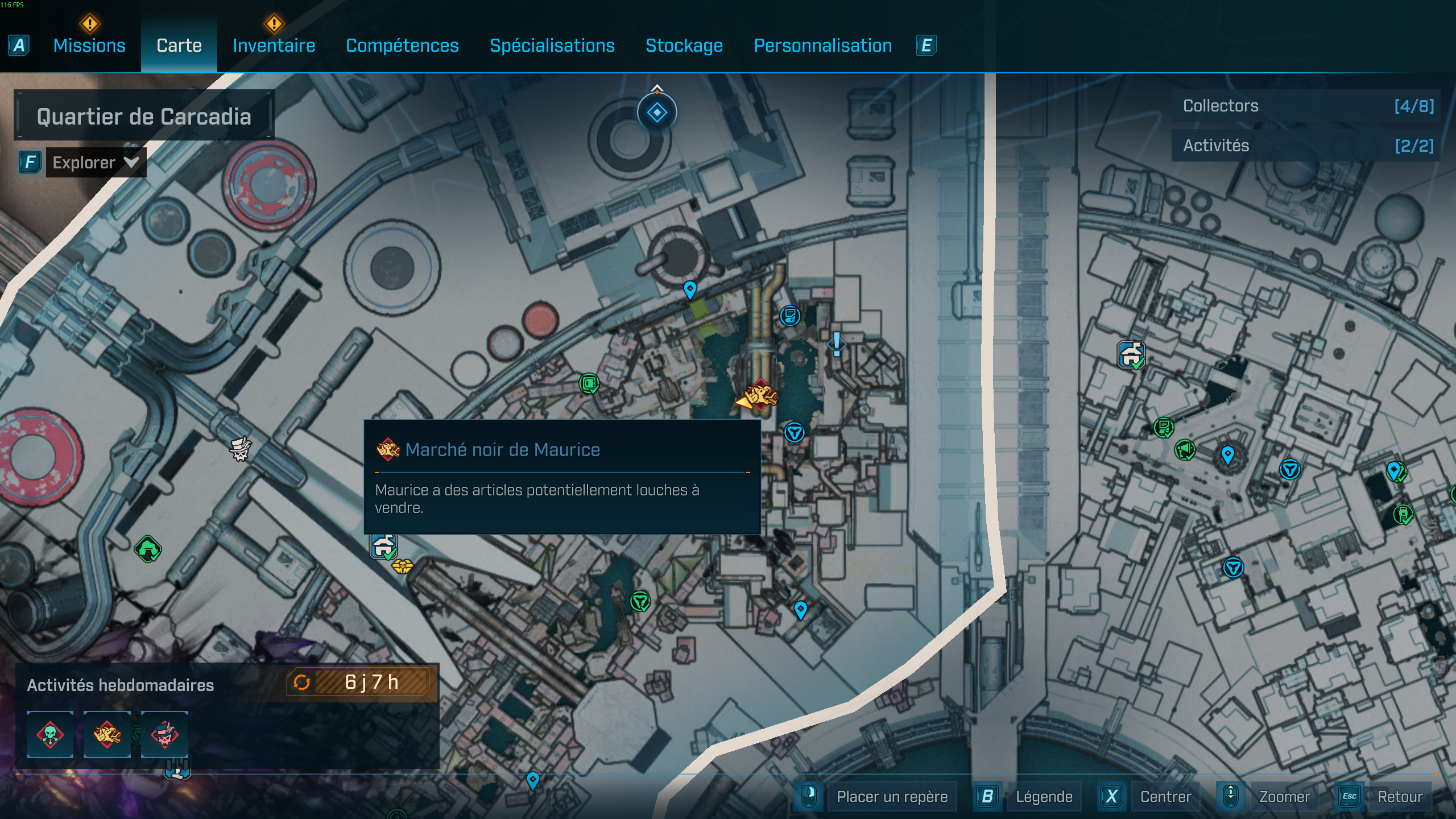Select the green skull weekly activity icon

click(49, 735)
